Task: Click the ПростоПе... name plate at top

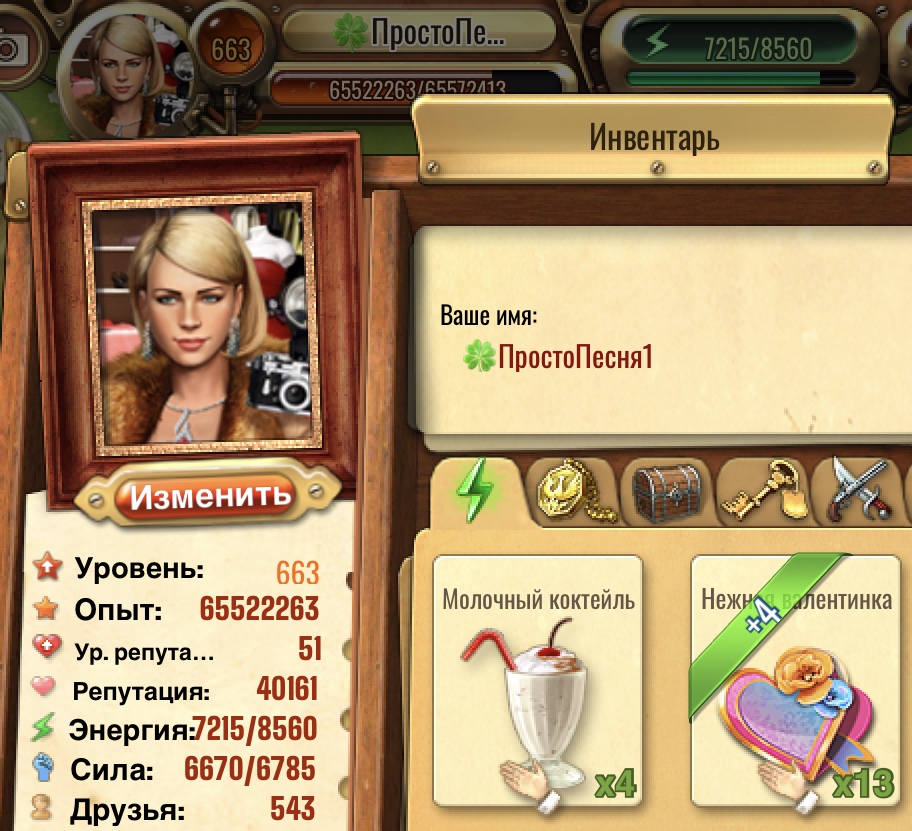Action: (420, 35)
